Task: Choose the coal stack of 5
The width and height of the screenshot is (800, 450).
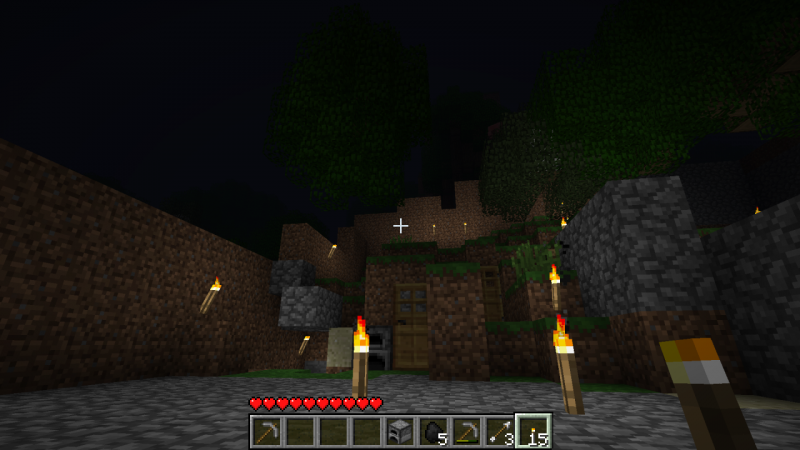Action: tap(432, 432)
